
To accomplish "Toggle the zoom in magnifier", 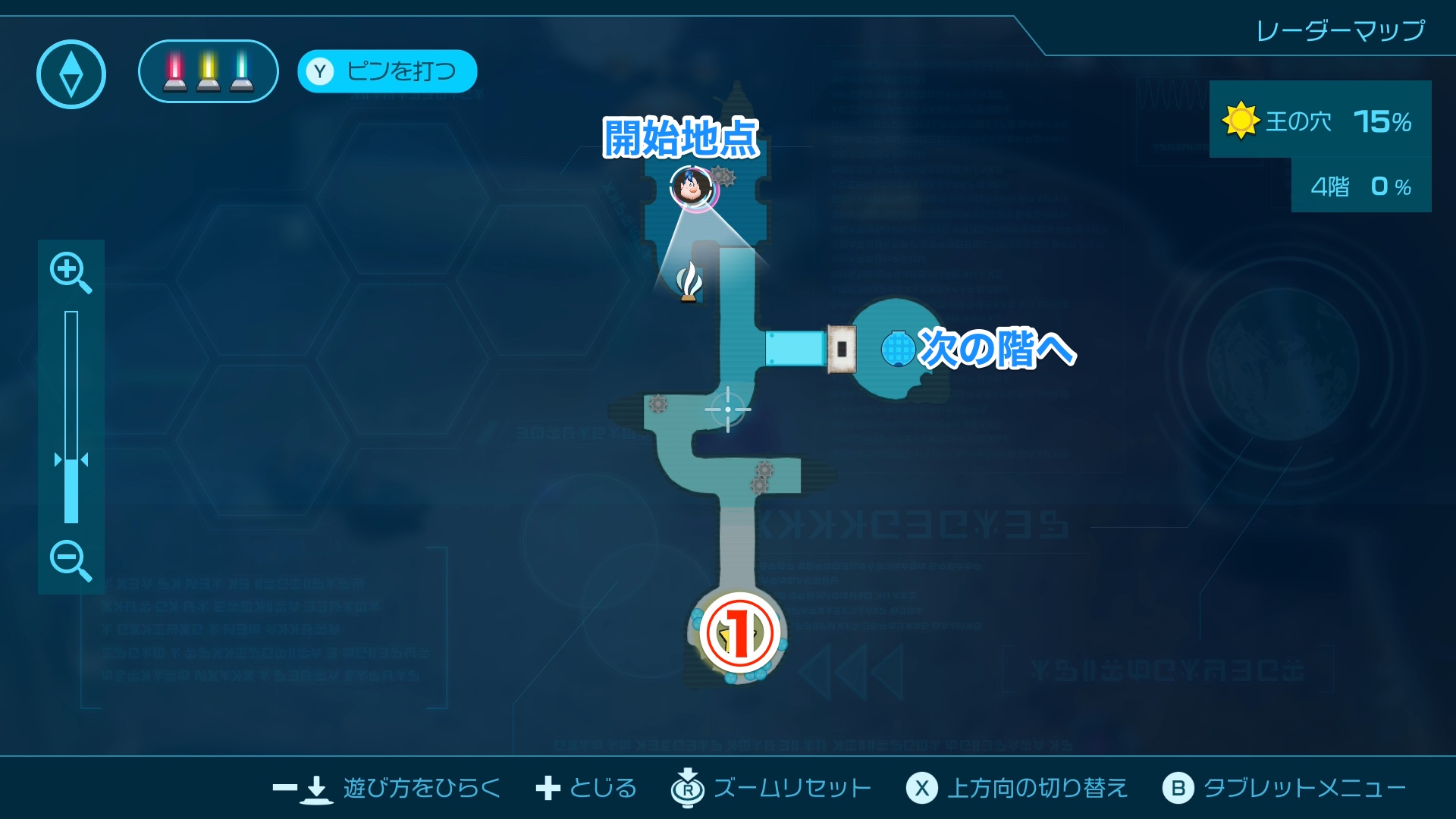I will pos(70,273).
